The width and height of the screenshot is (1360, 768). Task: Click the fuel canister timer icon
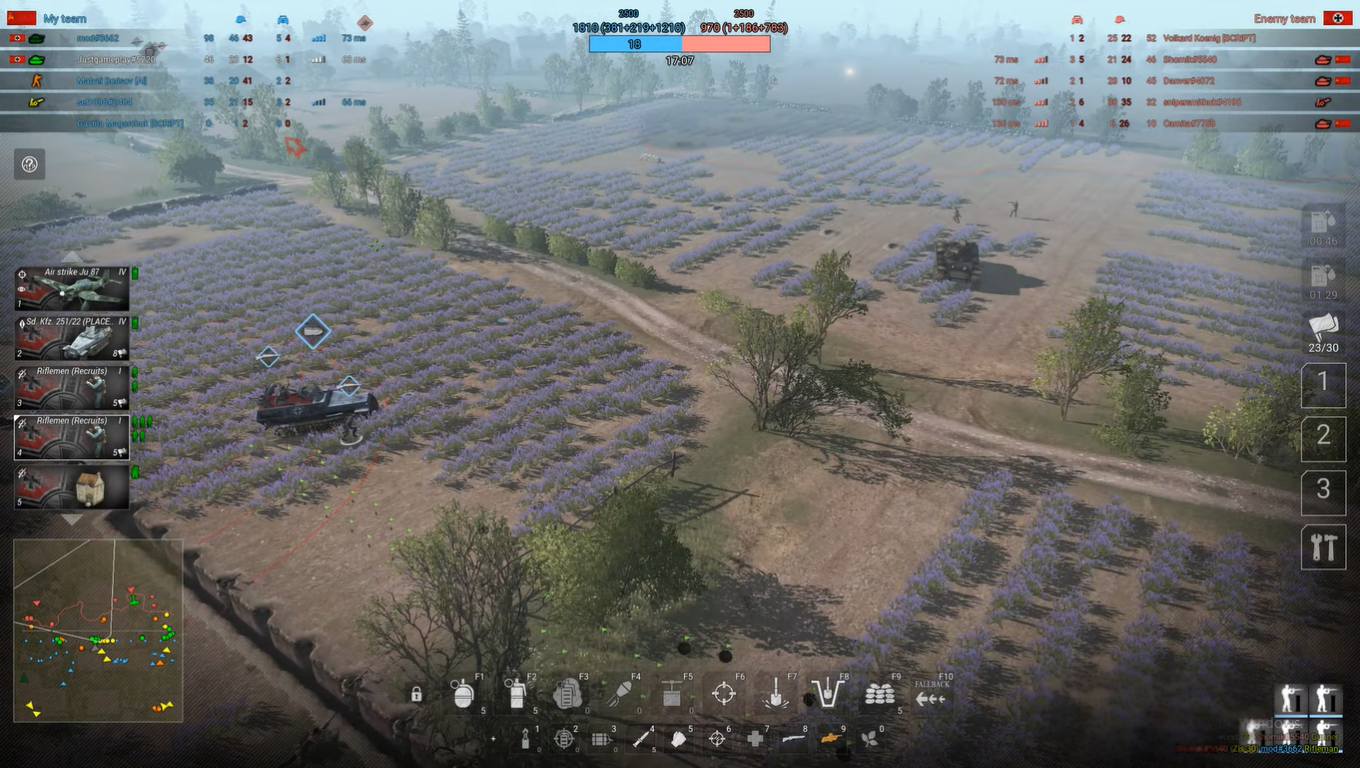coord(1323,224)
